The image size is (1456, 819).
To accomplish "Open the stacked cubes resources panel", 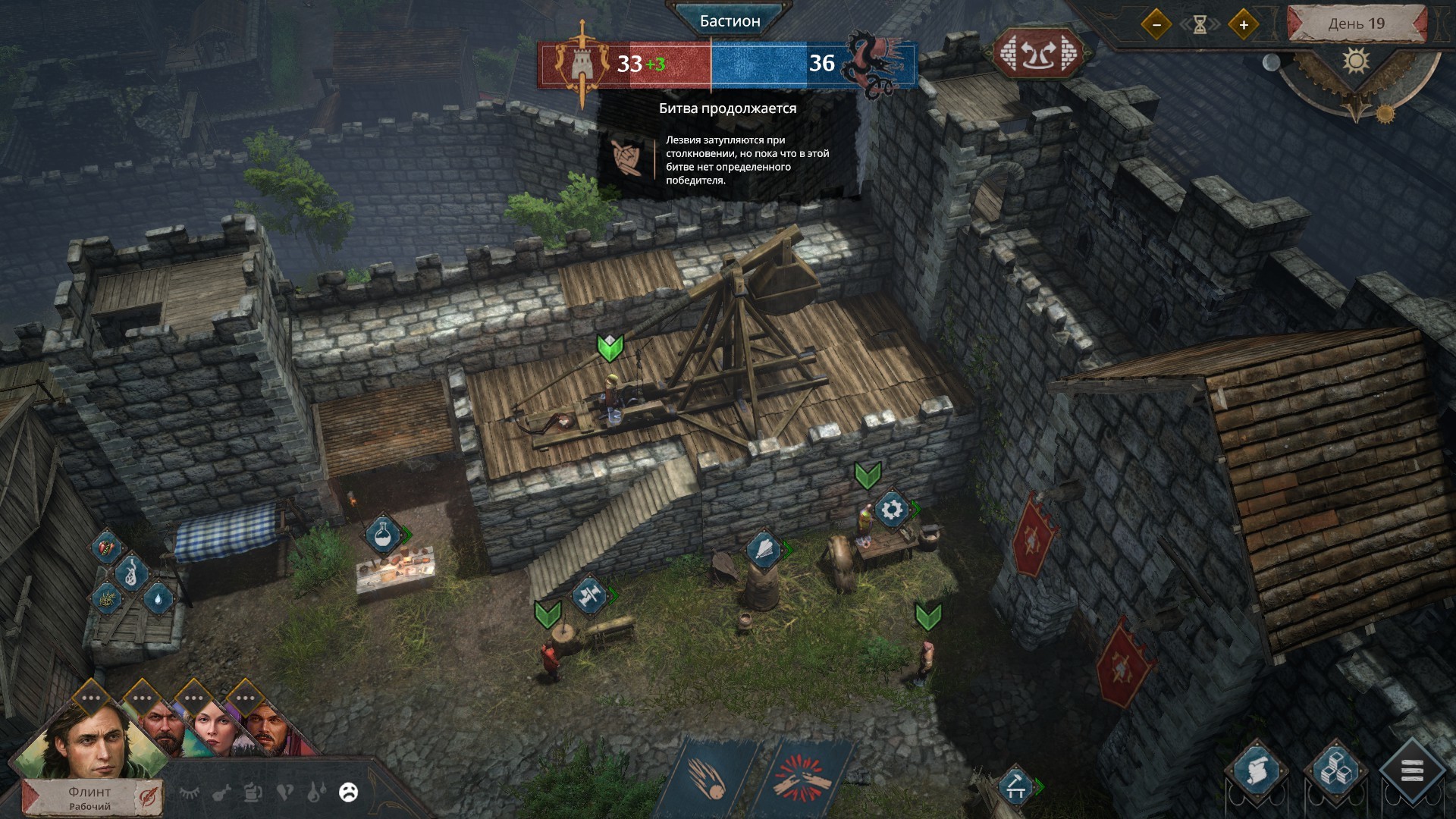I will pyautogui.click(x=1335, y=771).
